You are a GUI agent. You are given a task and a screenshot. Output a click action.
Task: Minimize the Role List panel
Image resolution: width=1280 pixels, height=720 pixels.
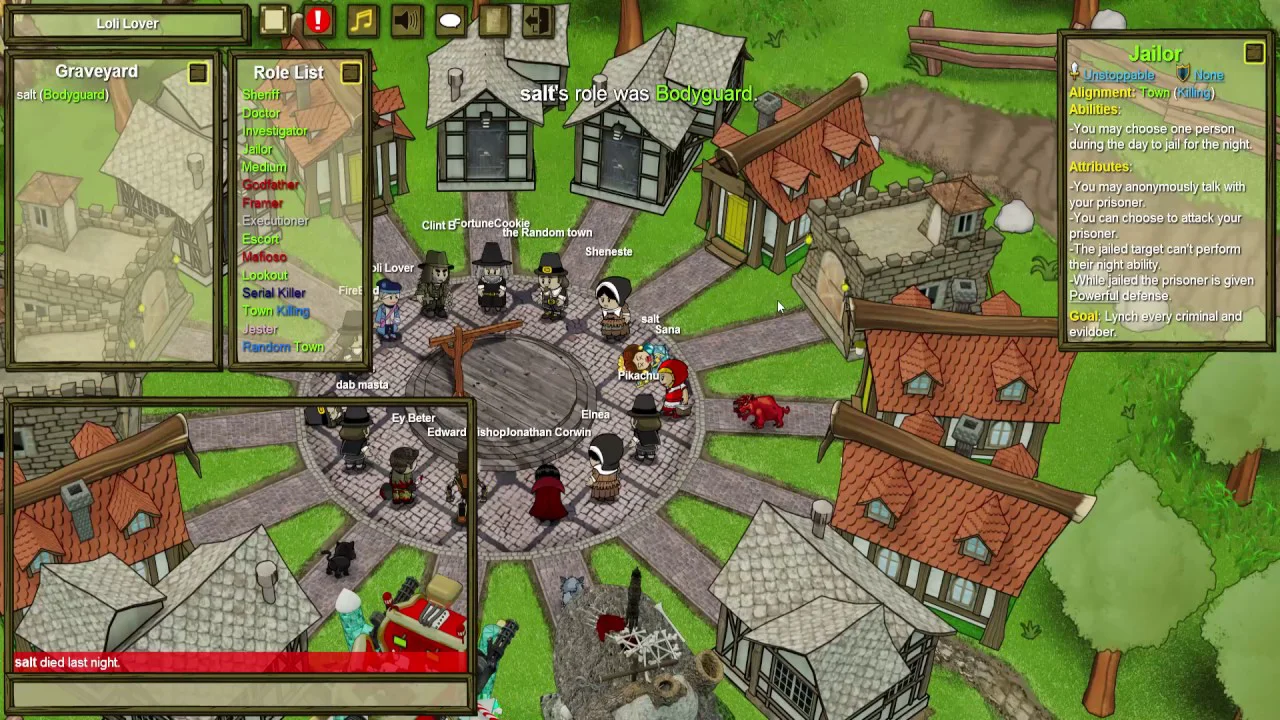click(x=350, y=72)
